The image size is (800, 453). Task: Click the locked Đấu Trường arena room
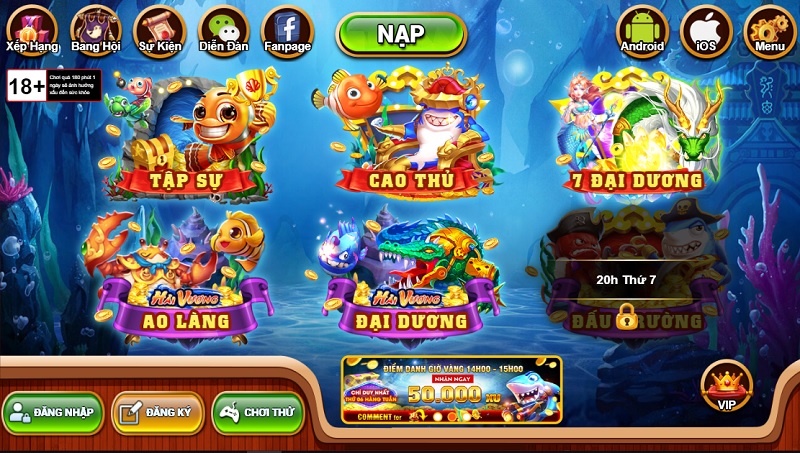pyautogui.click(x=627, y=275)
